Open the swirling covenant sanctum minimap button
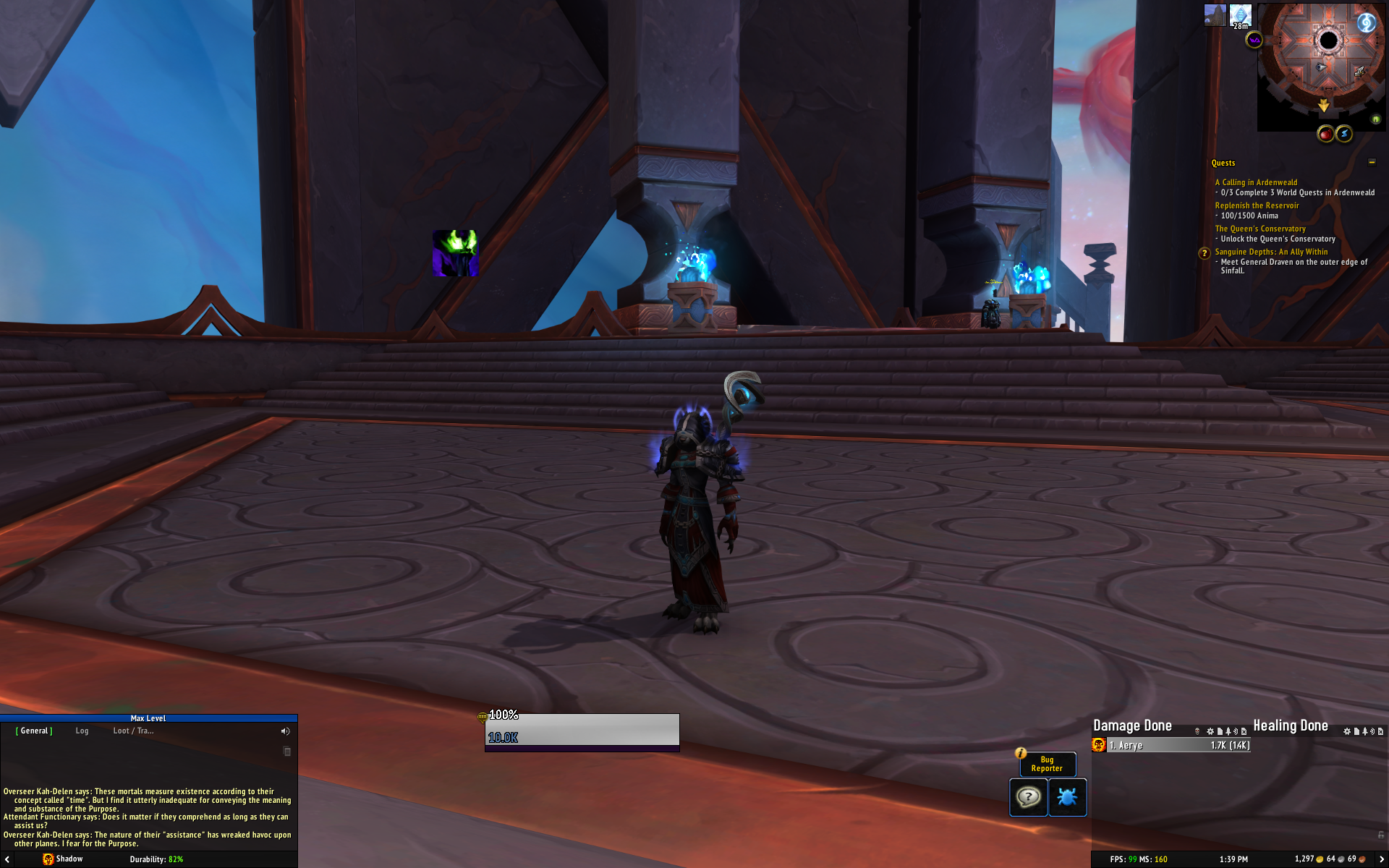The image size is (1389, 868). (1365, 22)
